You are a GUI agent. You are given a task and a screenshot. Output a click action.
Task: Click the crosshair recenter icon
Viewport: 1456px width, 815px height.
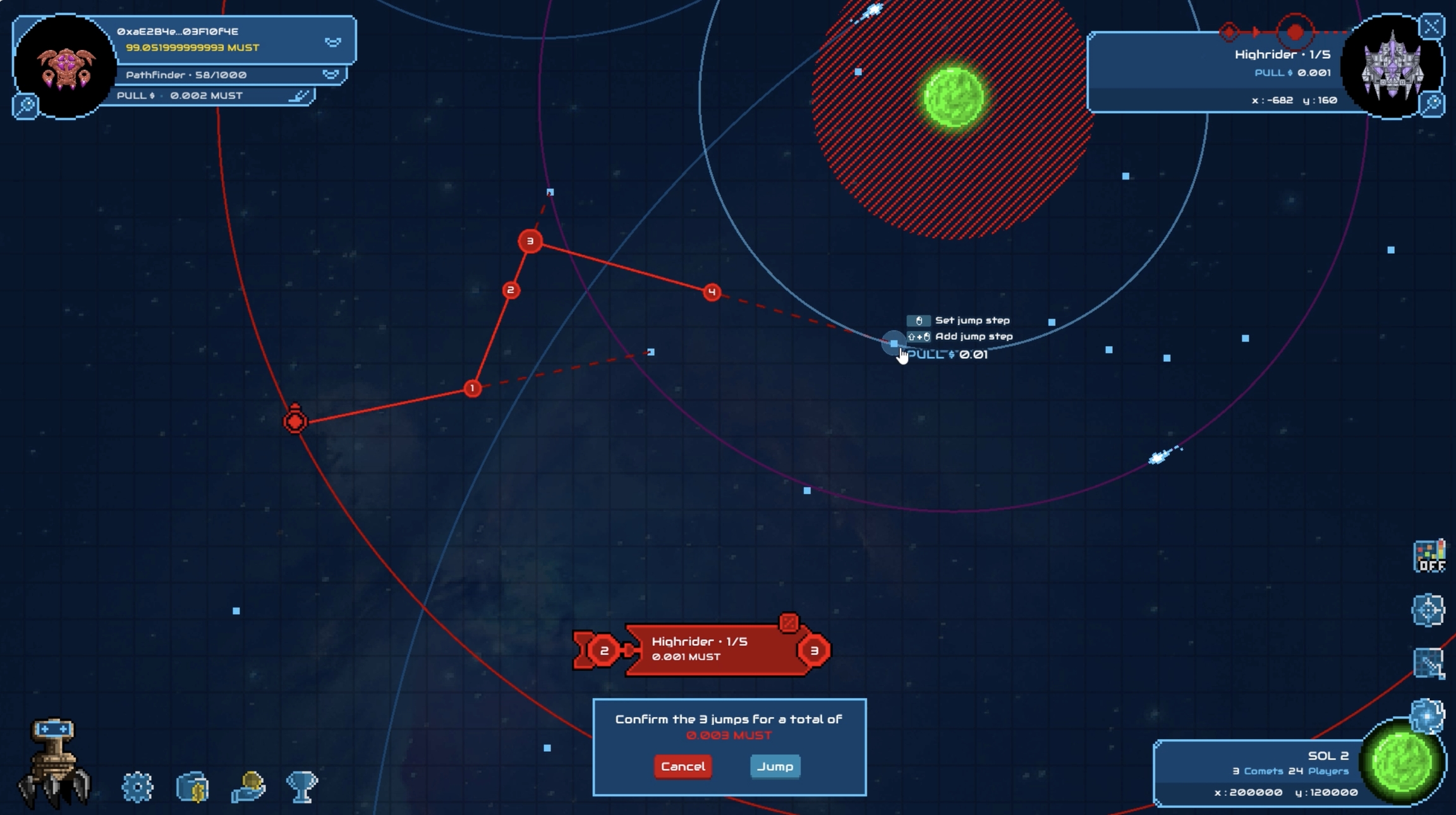[1428, 610]
